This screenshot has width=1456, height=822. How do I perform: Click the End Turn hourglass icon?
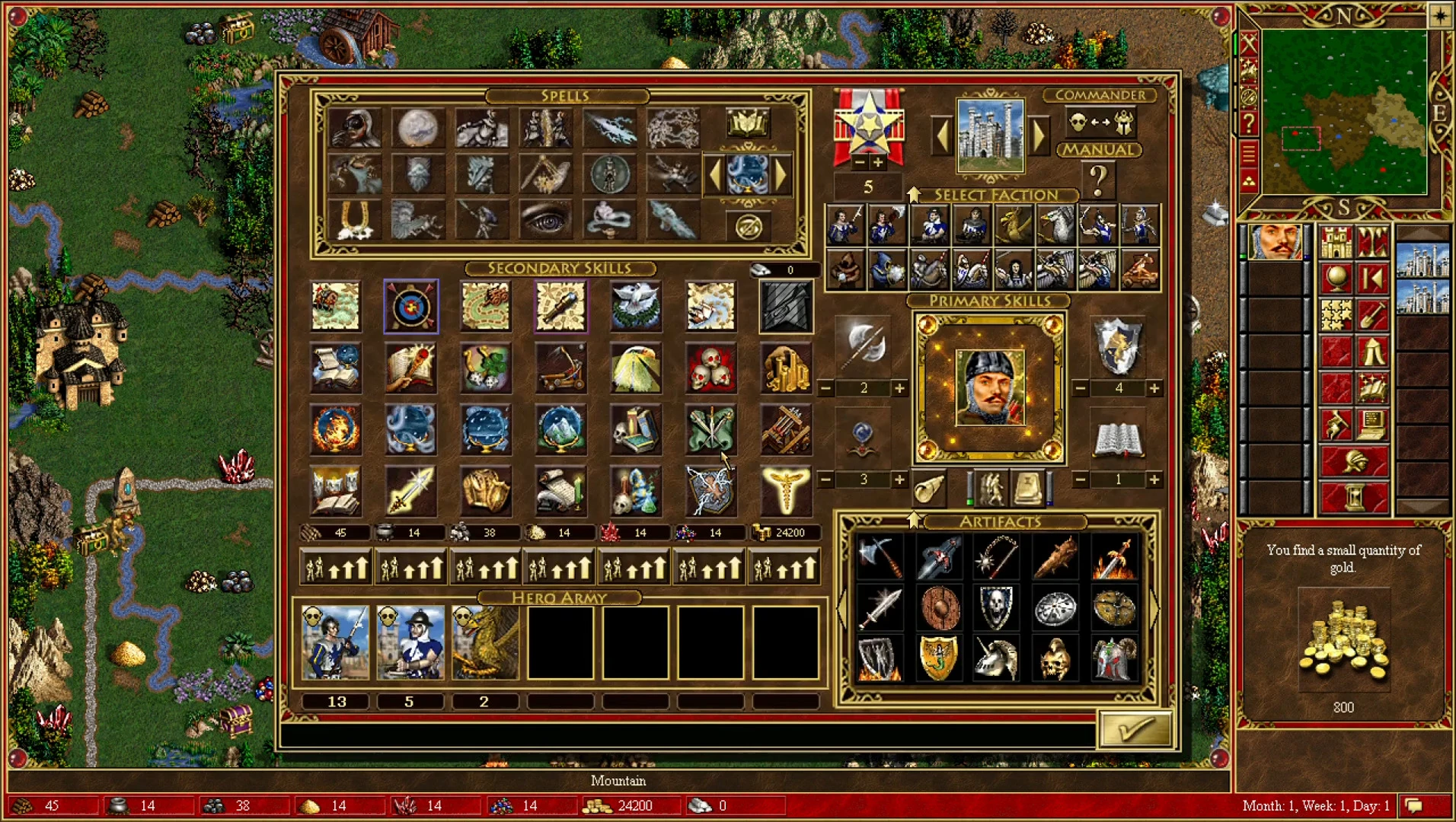pyautogui.click(x=1355, y=495)
